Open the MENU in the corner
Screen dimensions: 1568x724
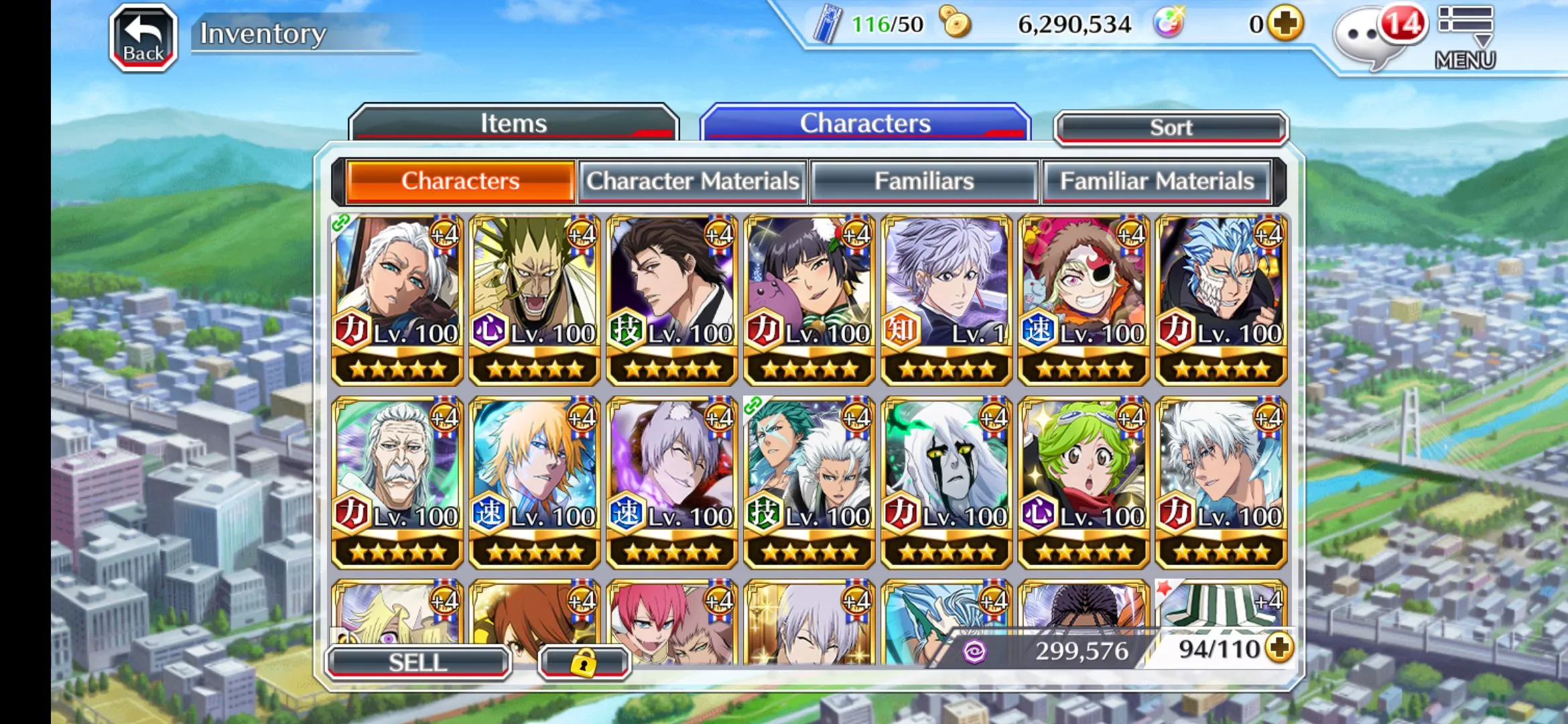pyautogui.click(x=1465, y=38)
